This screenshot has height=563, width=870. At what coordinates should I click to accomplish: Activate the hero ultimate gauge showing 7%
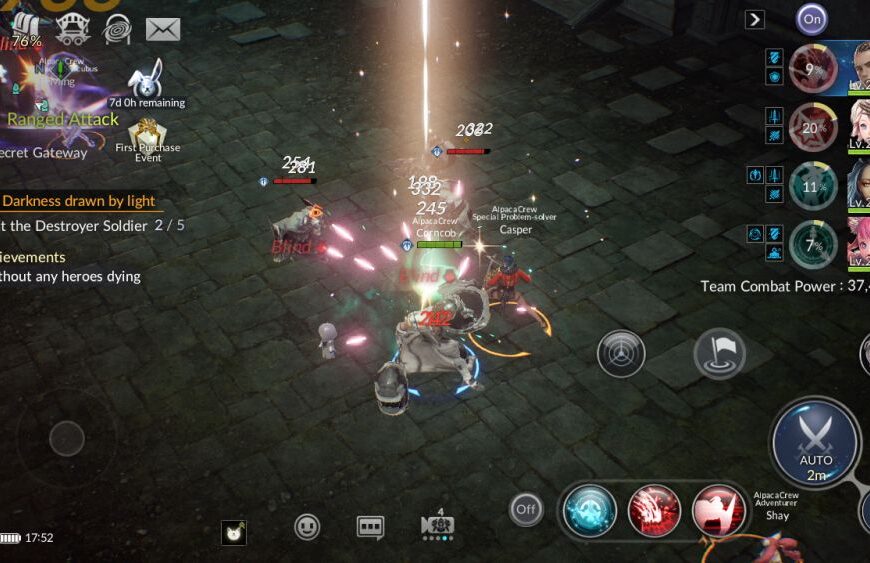point(813,245)
